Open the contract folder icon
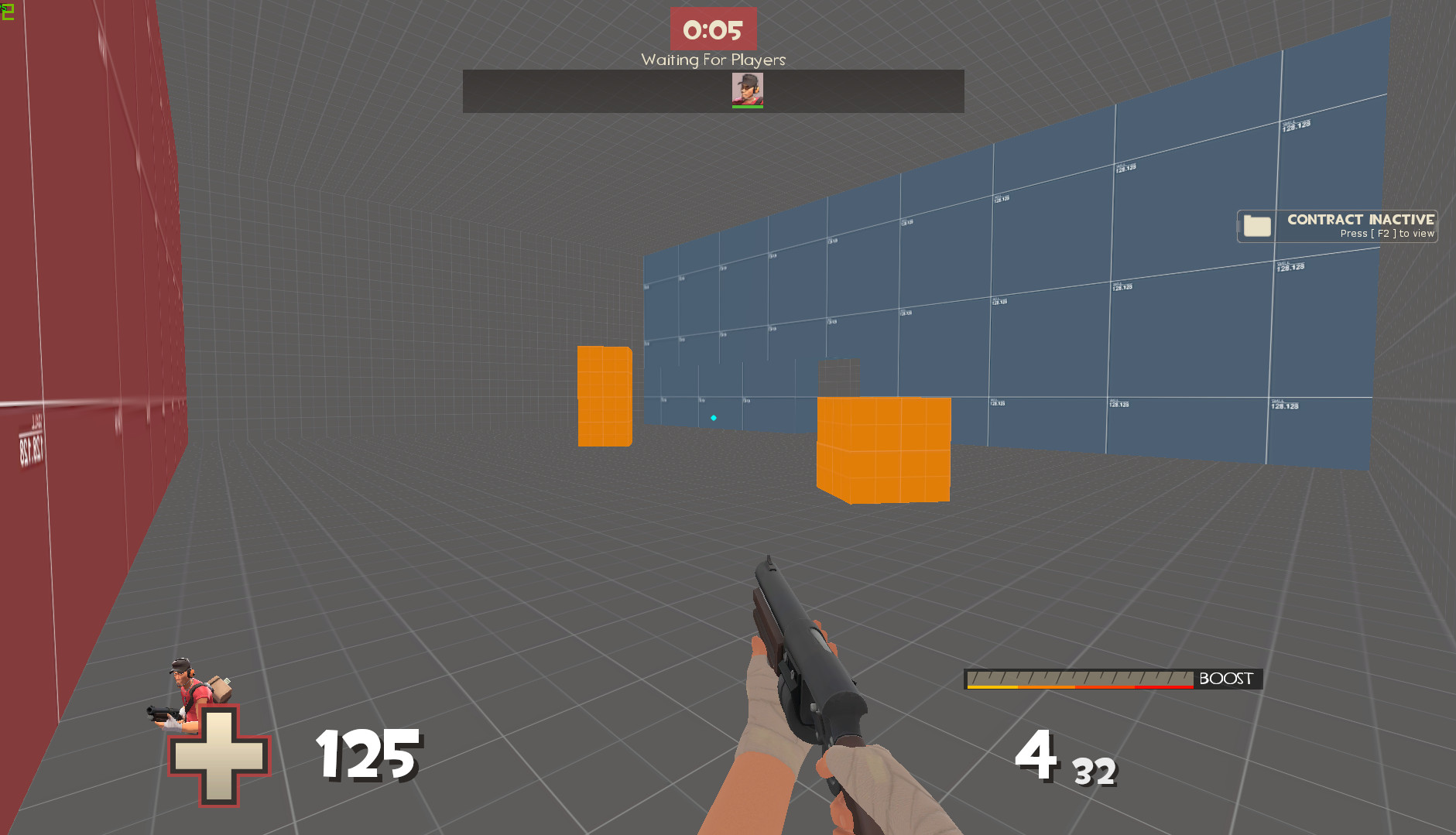The width and height of the screenshot is (1456, 835). pyautogui.click(x=1258, y=226)
